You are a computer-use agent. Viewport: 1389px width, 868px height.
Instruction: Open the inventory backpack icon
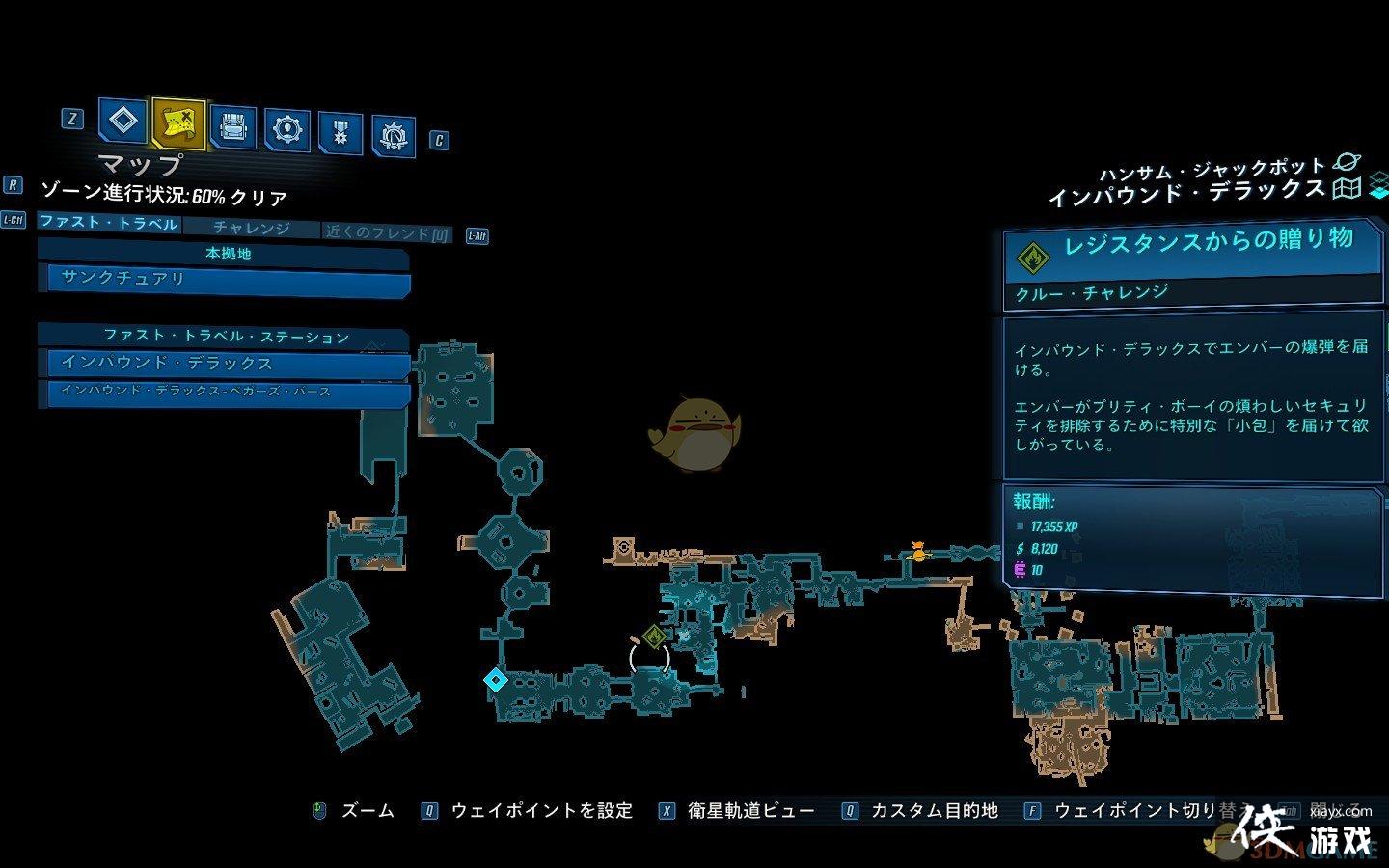[231, 126]
